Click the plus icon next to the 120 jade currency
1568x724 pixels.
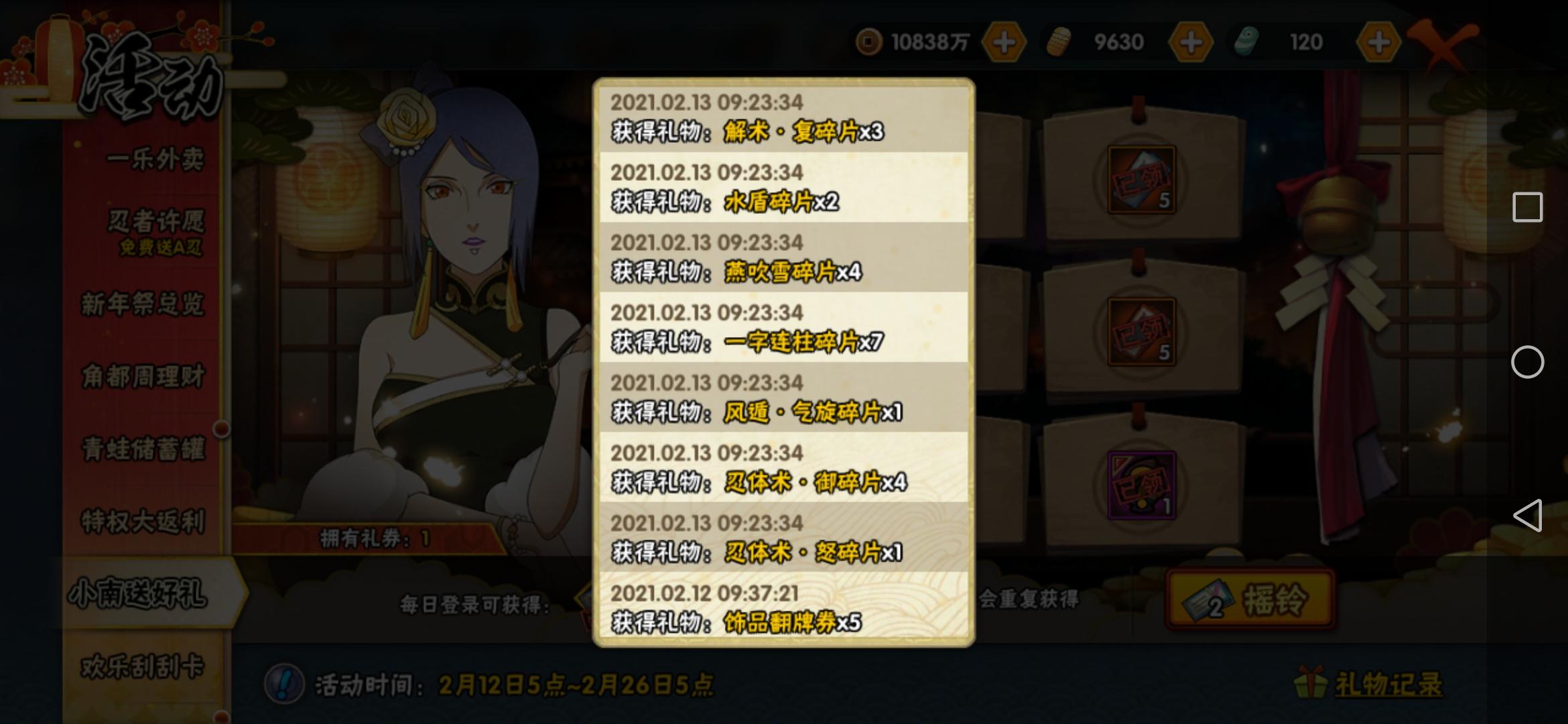[1379, 42]
